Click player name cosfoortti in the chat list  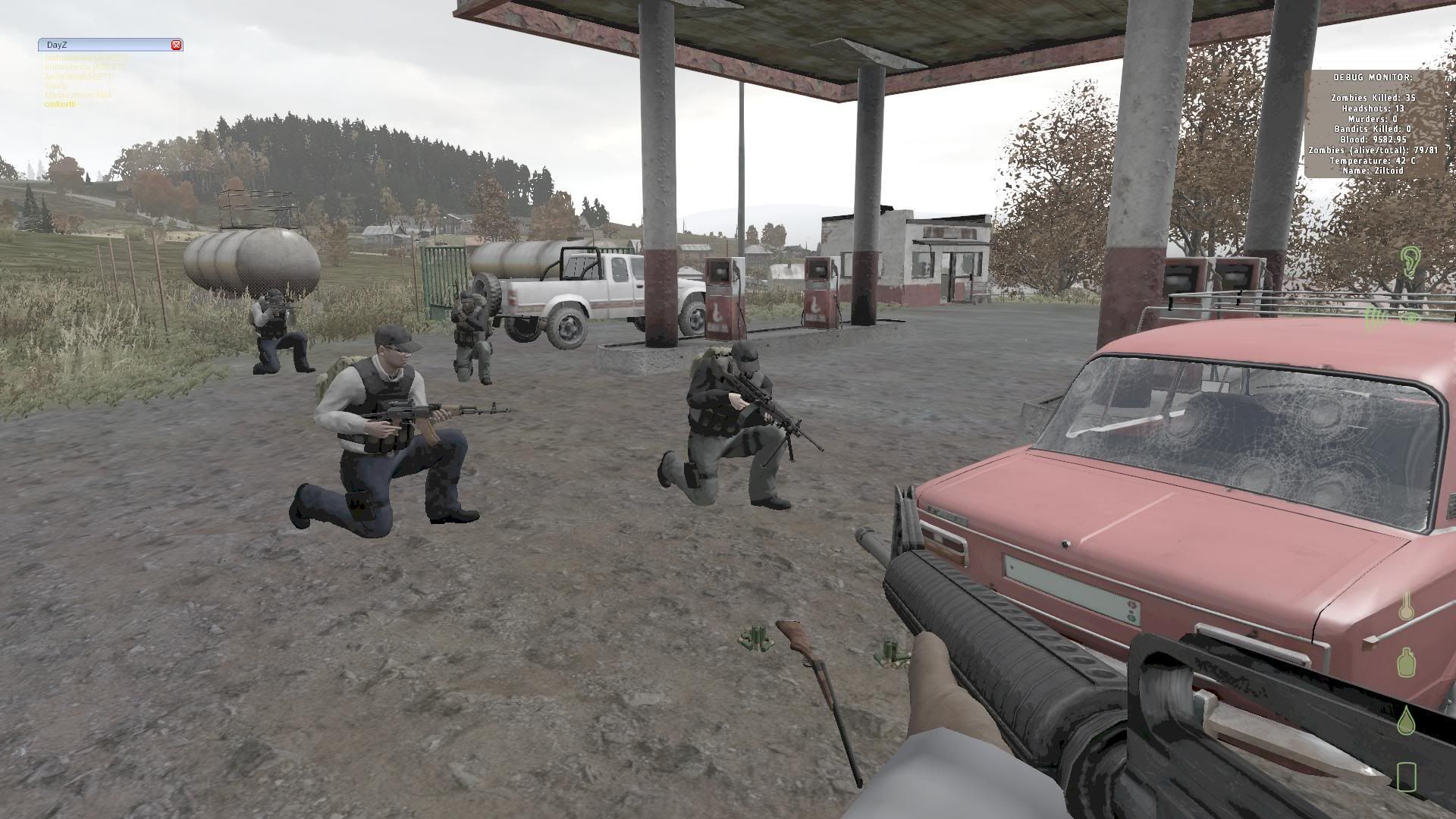point(61,105)
